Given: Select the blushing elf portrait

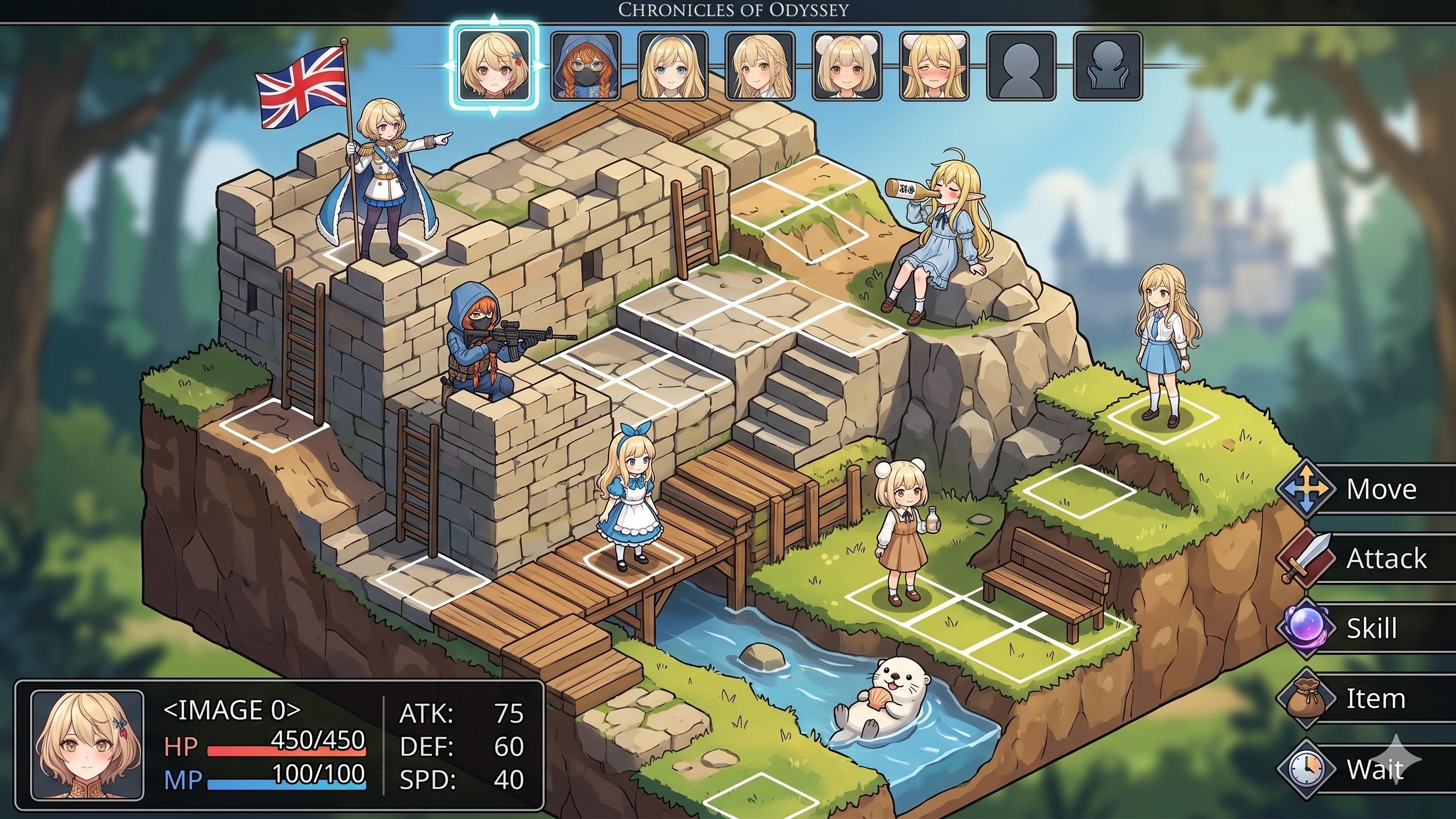Looking at the screenshot, I should [934, 66].
